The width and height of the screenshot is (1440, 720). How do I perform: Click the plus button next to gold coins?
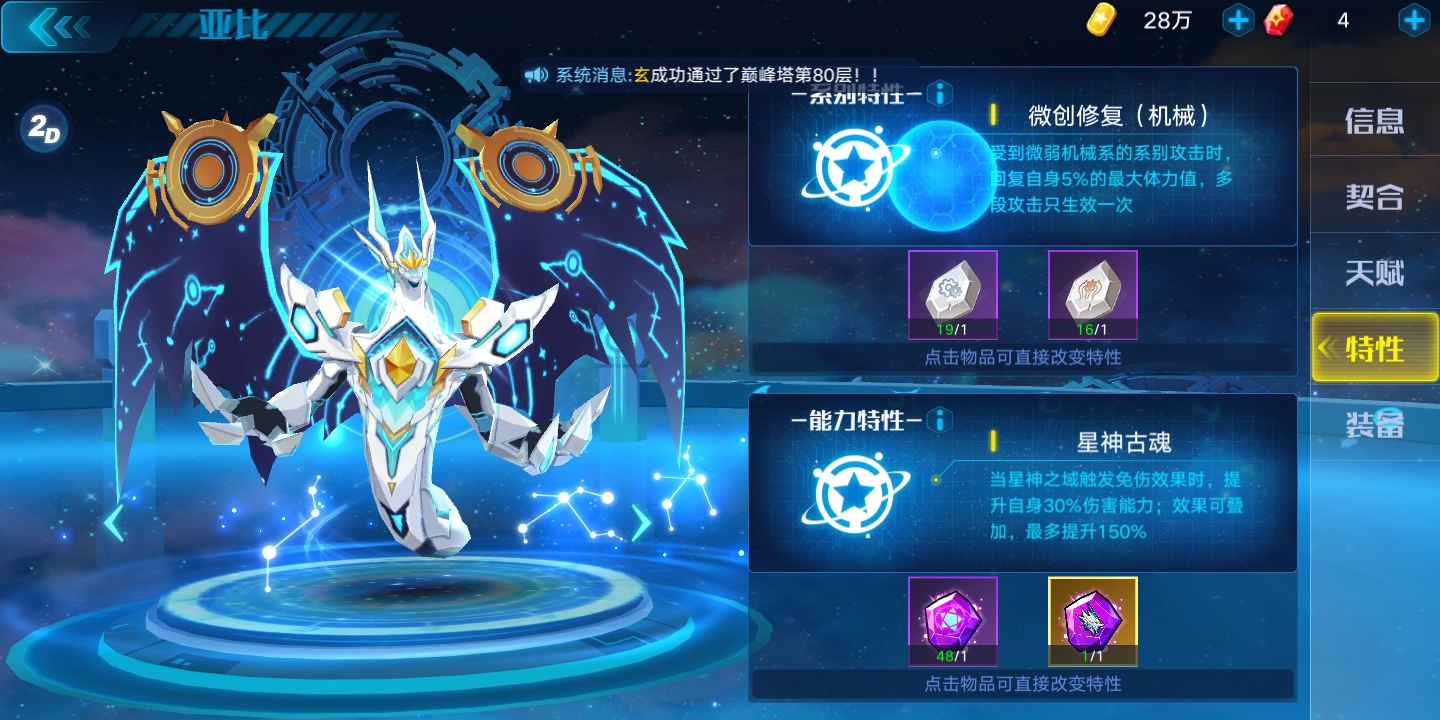[1238, 19]
